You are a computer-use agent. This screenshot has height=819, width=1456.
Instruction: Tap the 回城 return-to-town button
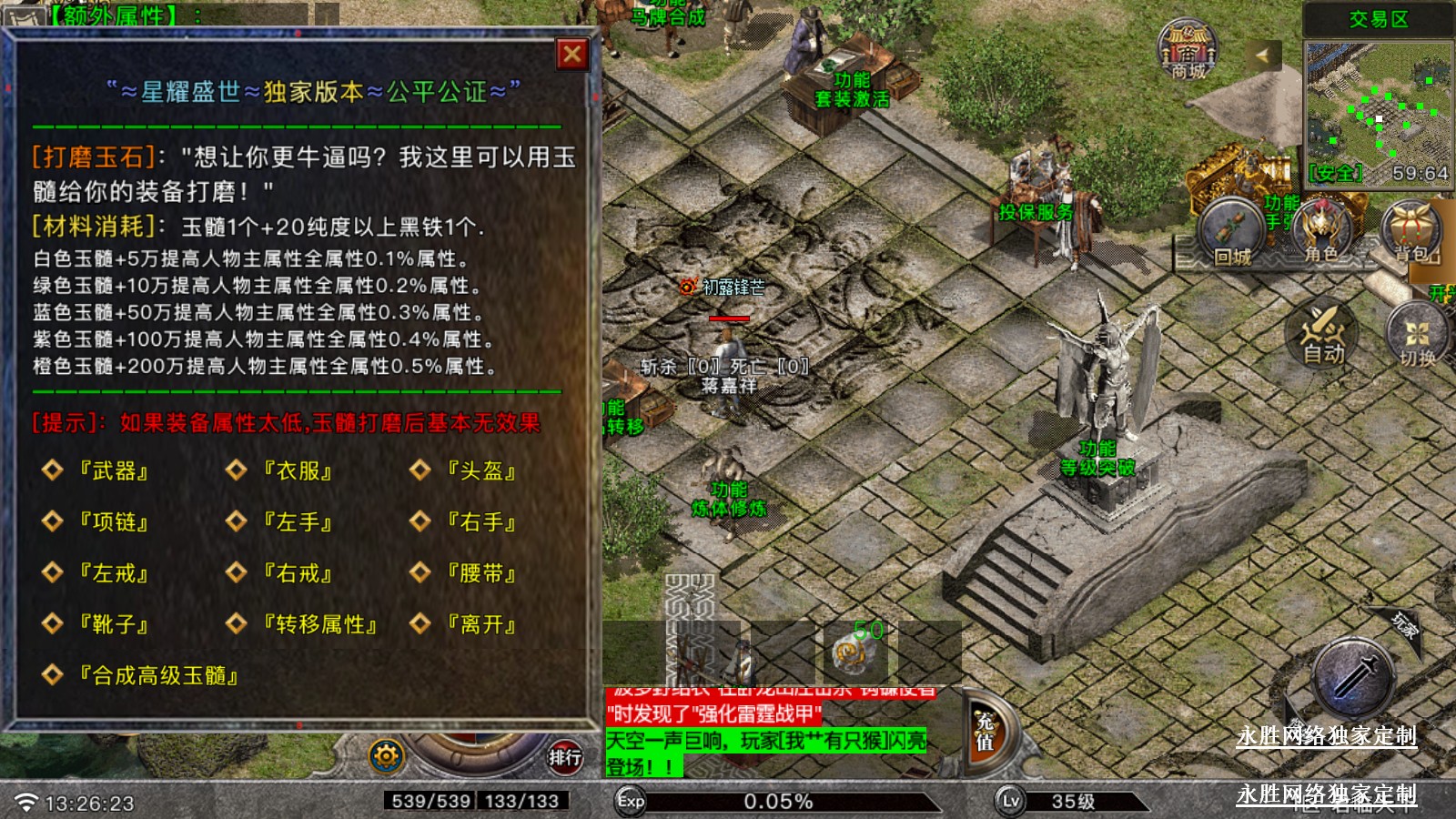(1231, 234)
